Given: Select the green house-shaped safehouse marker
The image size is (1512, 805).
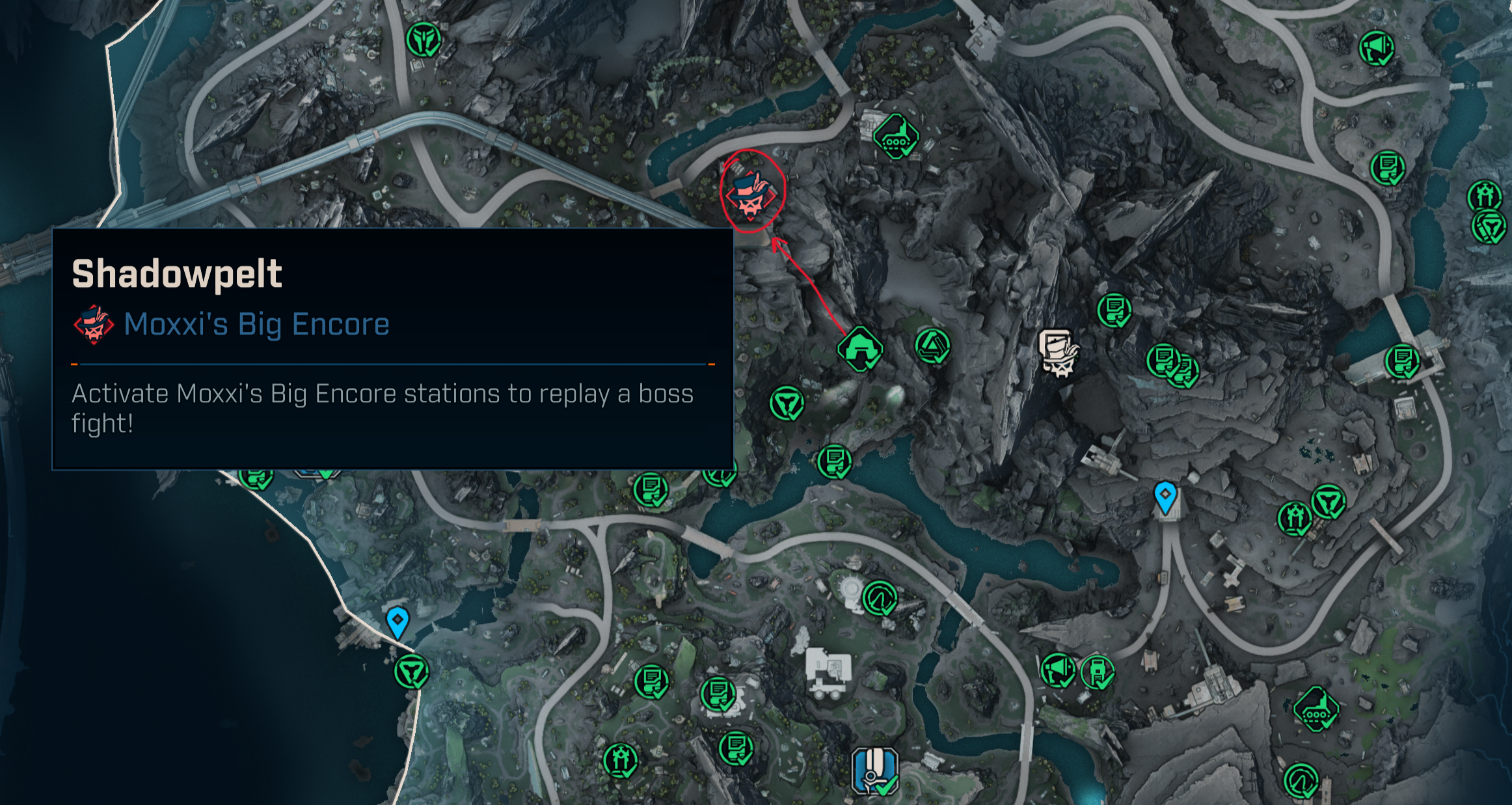Looking at the screenshot, I should (x=860, y=348).
